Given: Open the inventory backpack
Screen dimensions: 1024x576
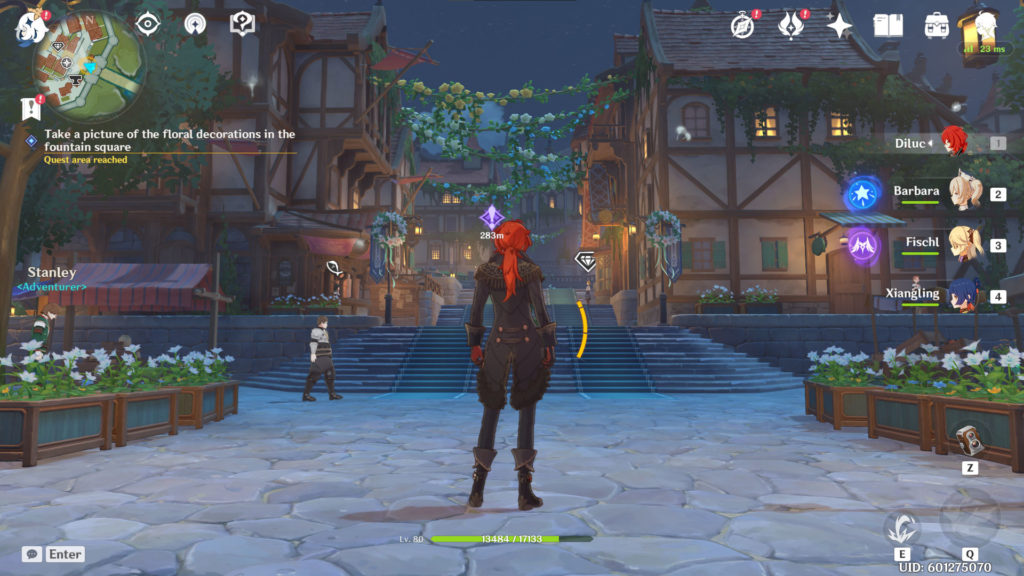Looking at the screenshot, I should point(937,25).
